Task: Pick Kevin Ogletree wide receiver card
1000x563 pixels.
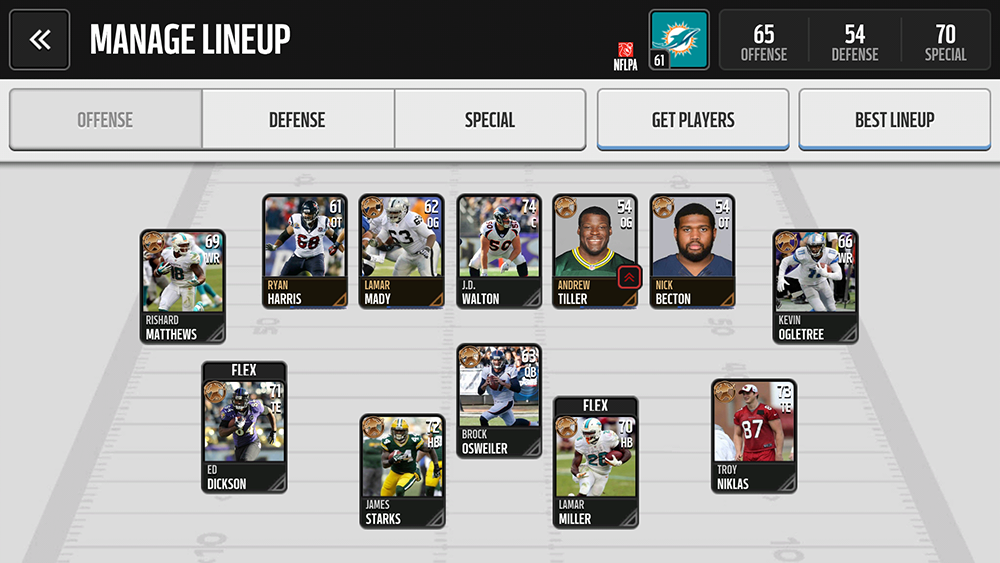Action: (815, 286)
